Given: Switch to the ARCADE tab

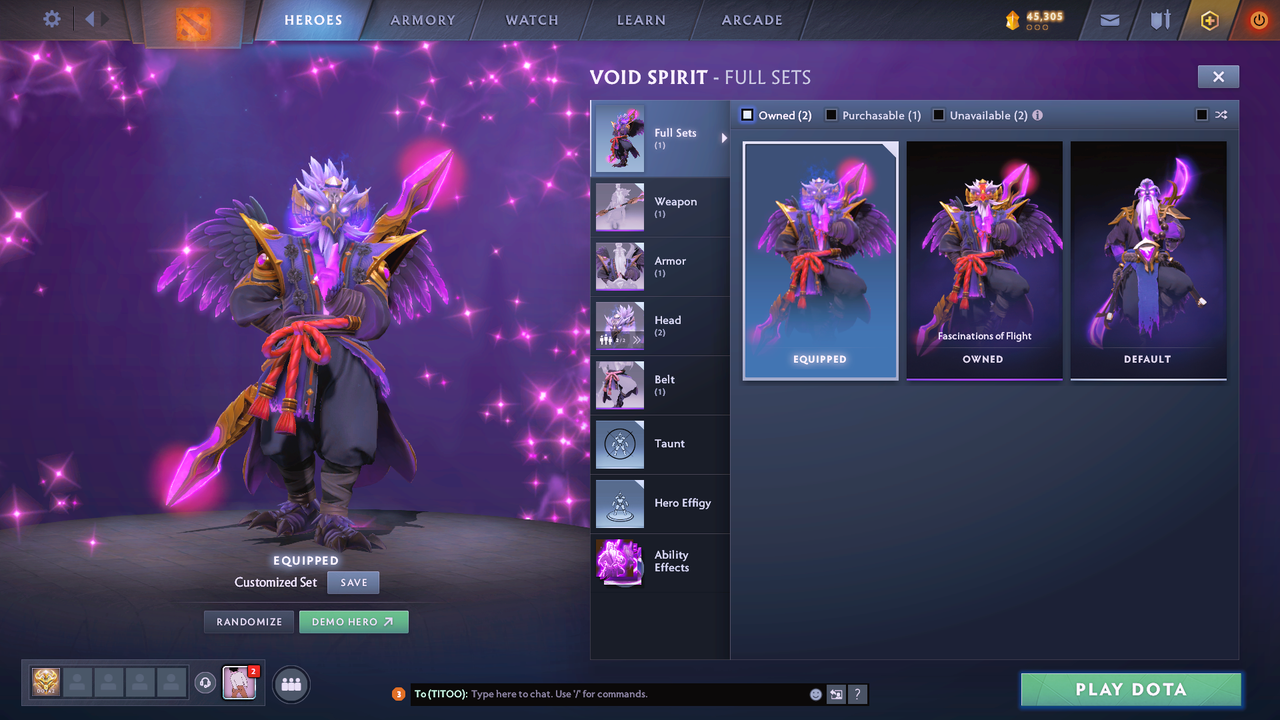Looking at the screenshot, I should [x=751, y=20].
